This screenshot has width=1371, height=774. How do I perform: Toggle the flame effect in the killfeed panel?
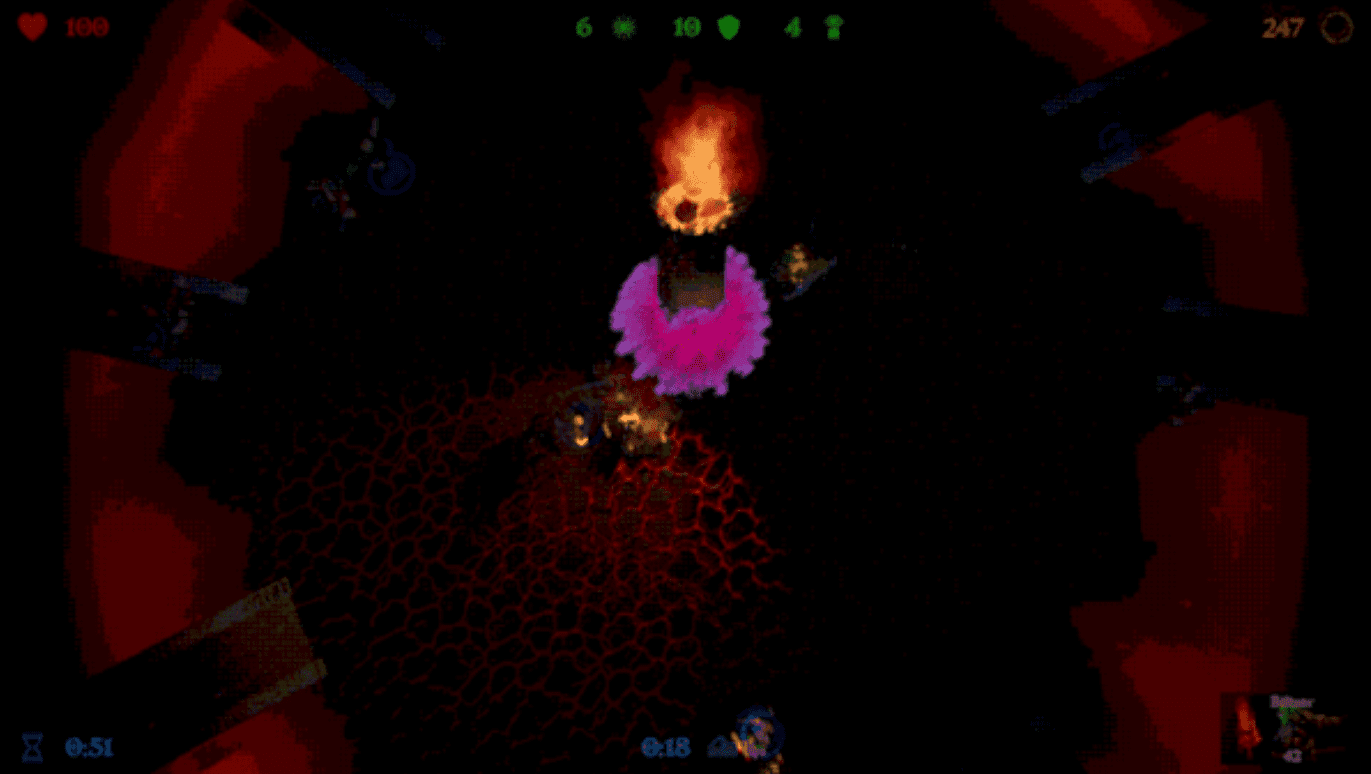point(1244,727)
